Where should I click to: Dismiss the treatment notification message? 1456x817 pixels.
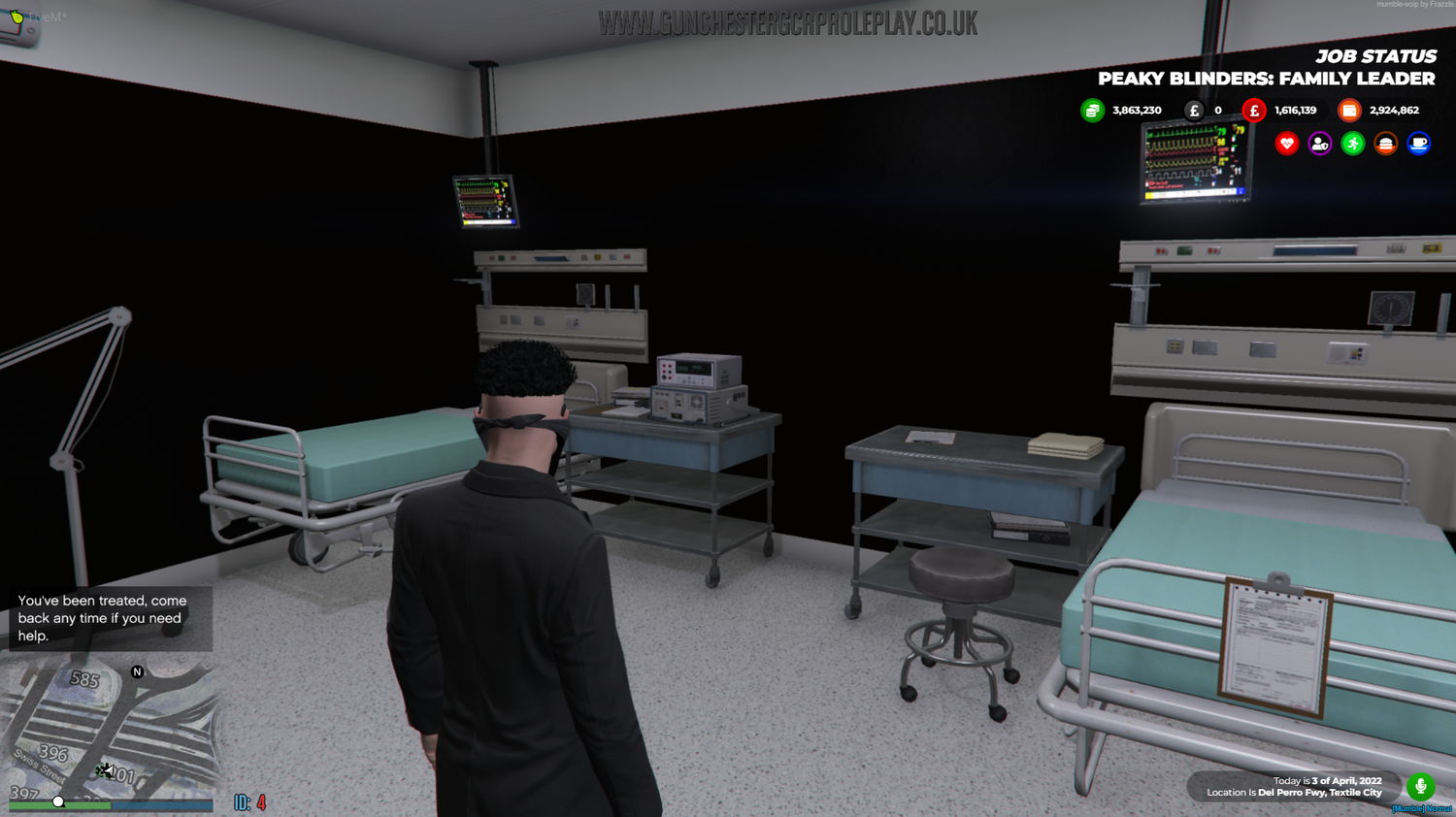click(109, 616)
